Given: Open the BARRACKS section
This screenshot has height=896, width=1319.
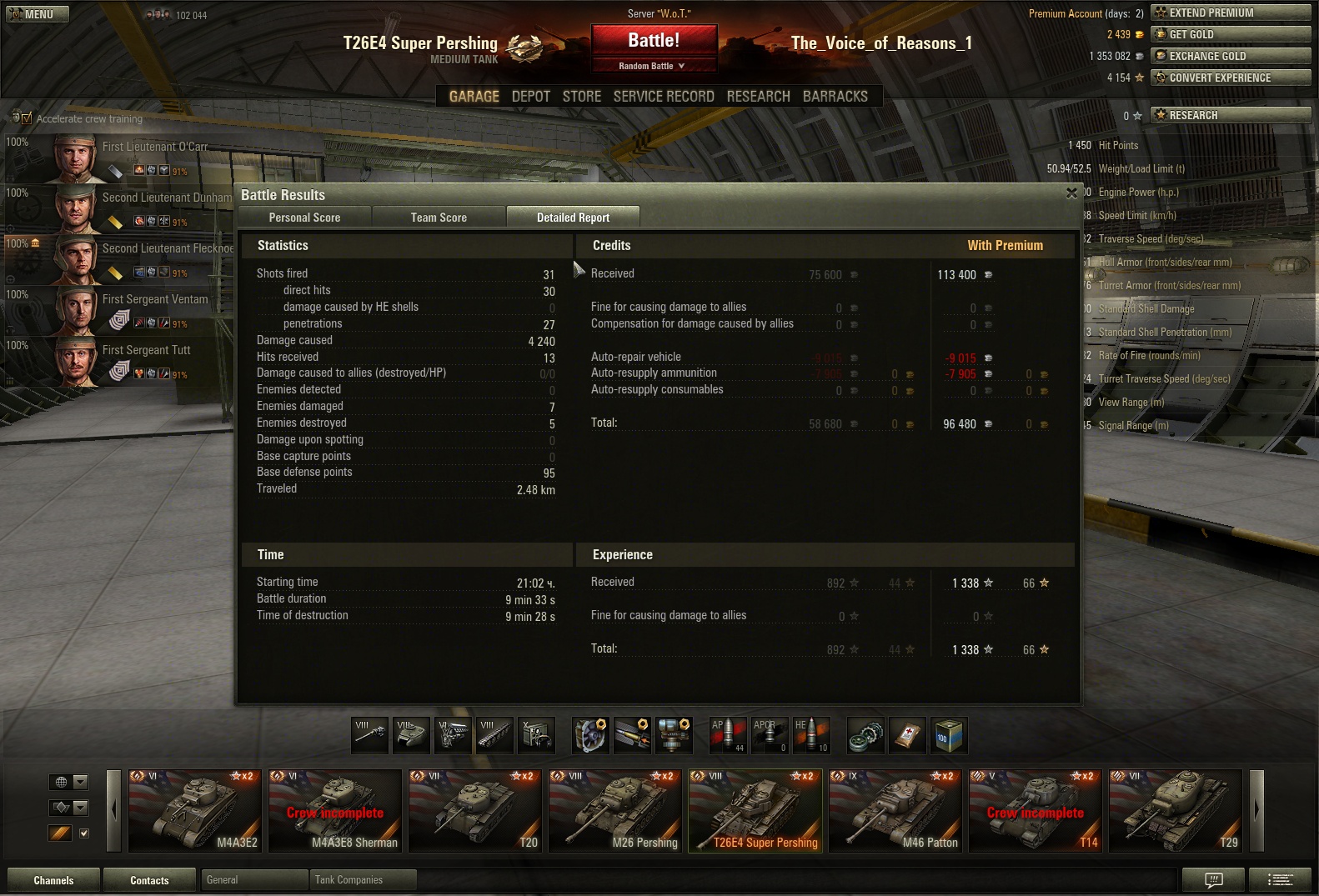Looking at the screenshot, I should [835, 97].
